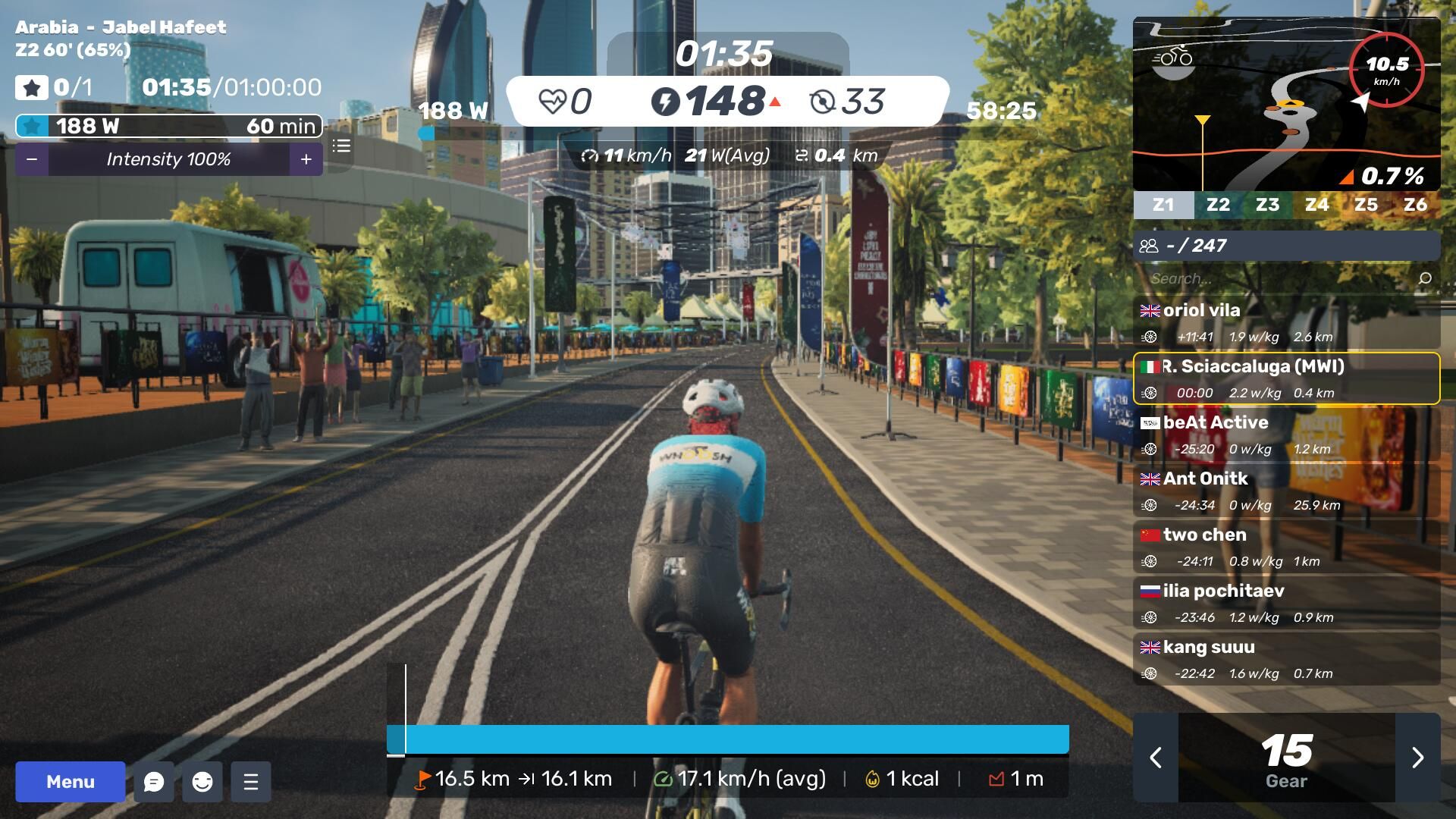Select rider two chen
1456x819 pixels.
click(x=1286, y=547)
